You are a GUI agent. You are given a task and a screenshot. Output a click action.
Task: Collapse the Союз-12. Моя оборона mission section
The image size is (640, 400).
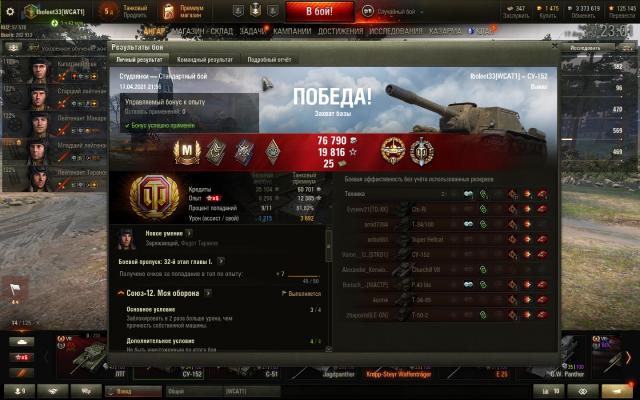pos(120,293)
